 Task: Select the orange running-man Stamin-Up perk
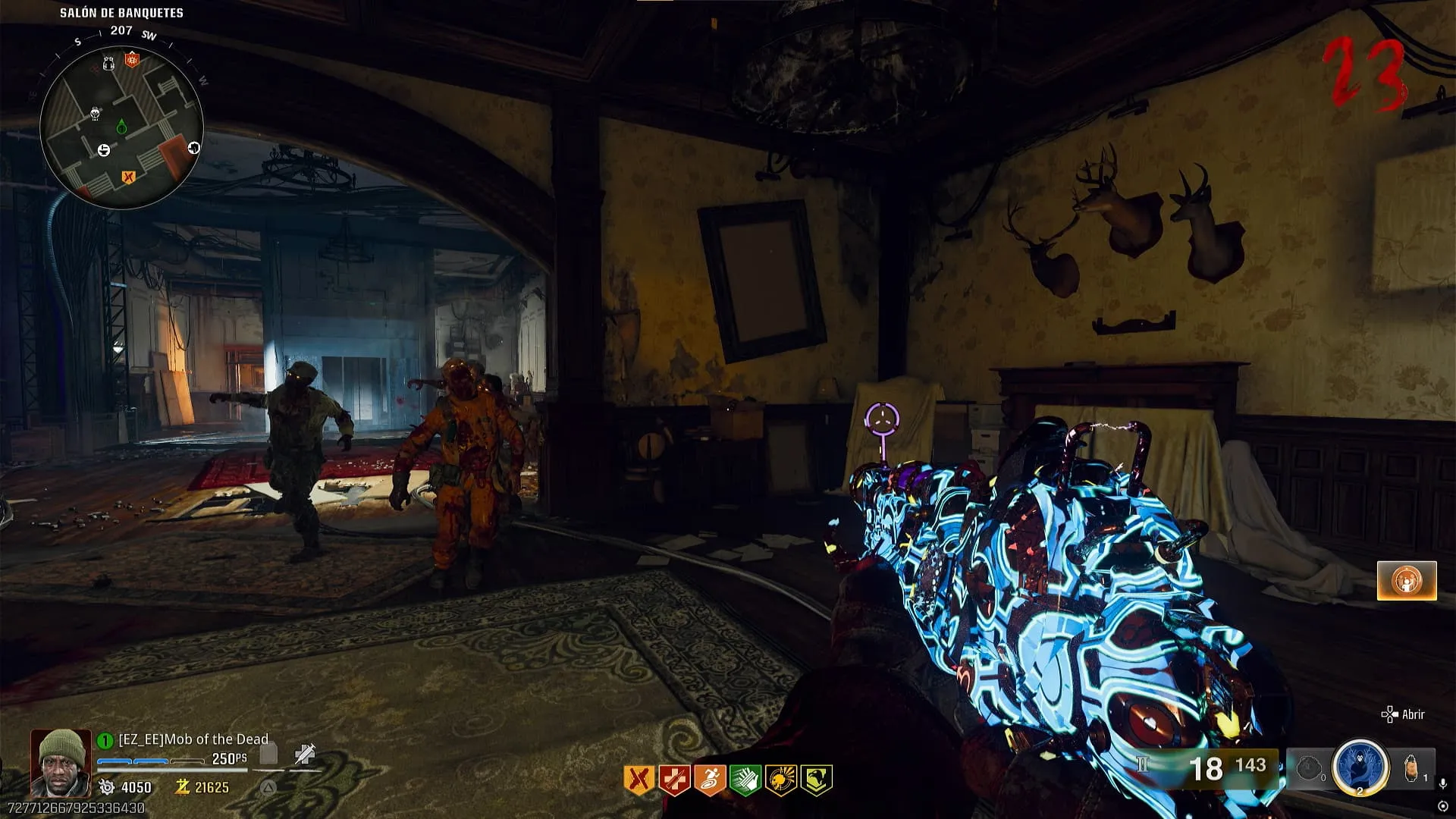tap(709, 780)
